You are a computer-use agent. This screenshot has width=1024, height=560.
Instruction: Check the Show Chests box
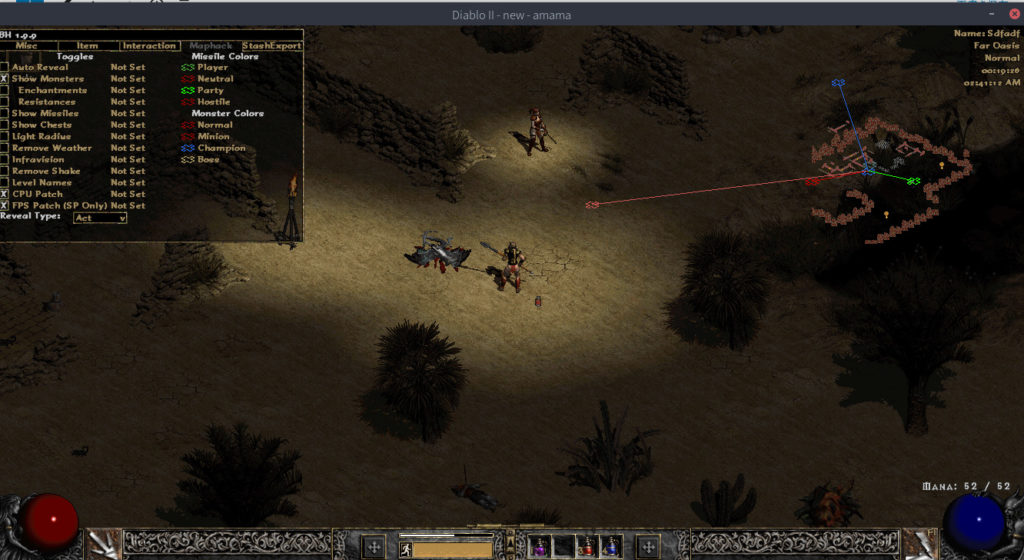[x=5, y=125]
